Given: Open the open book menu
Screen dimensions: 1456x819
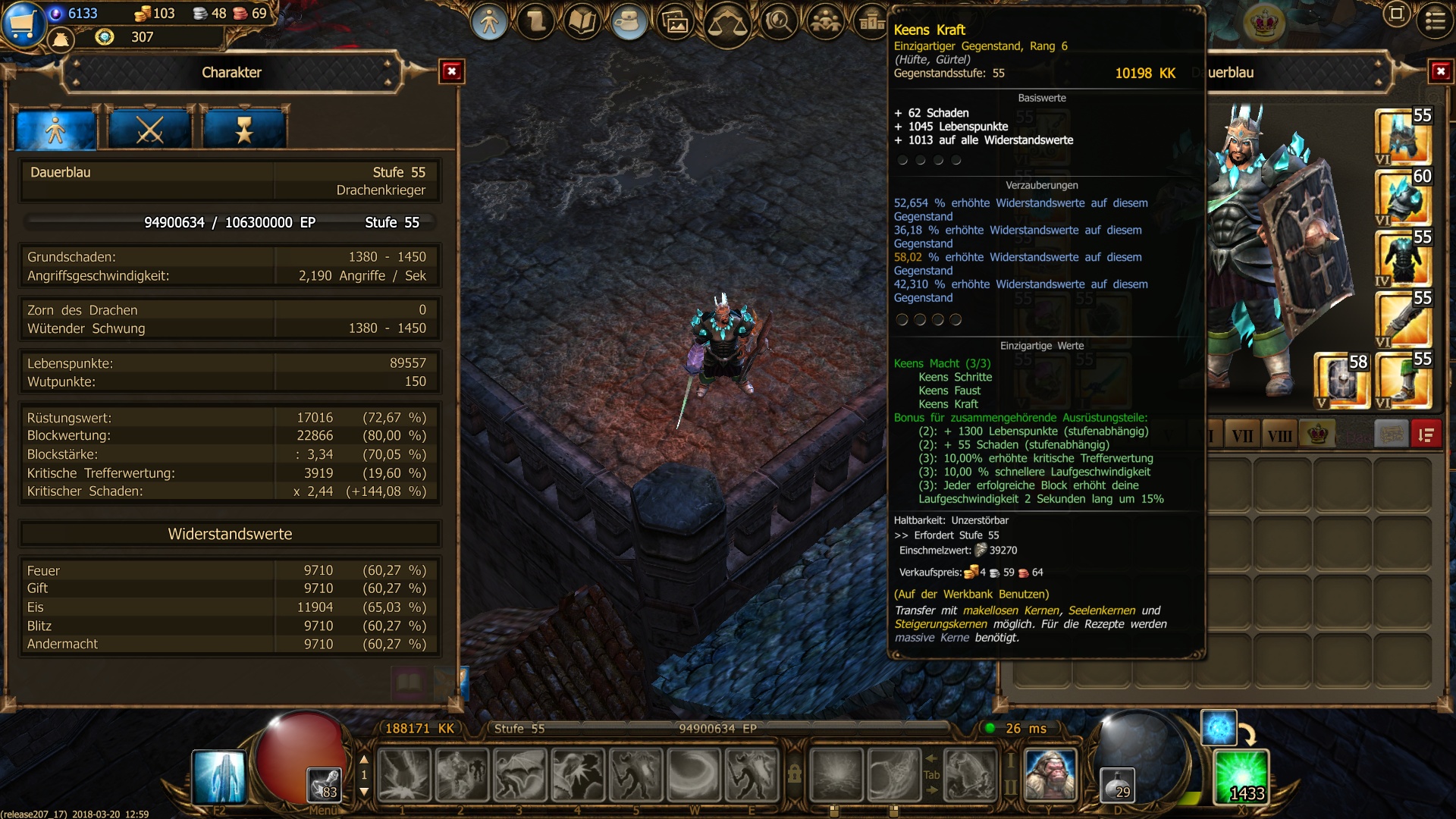Looking at the screenshot, I should [x=582, y=23].
